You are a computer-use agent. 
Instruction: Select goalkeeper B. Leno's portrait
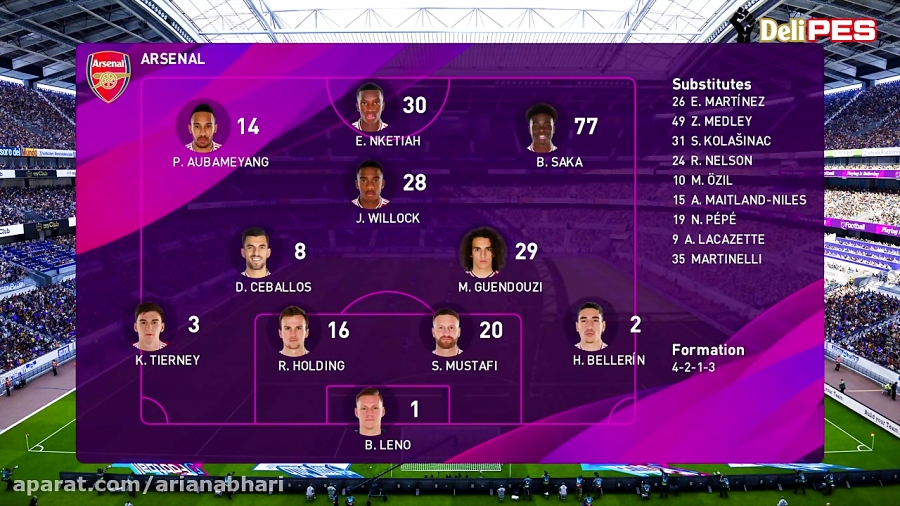(369, 411)
